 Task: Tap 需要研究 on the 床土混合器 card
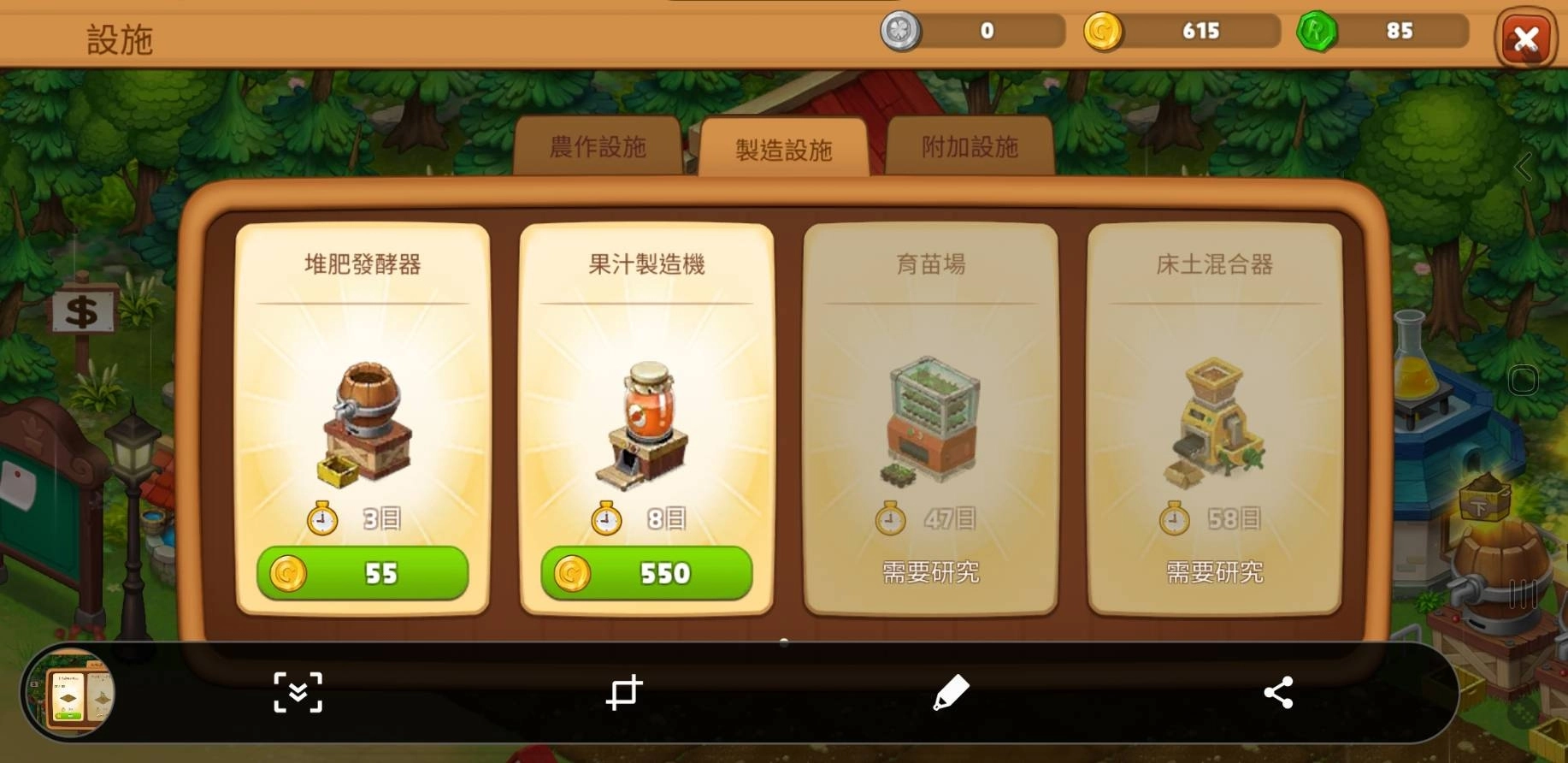[1213, 574]
